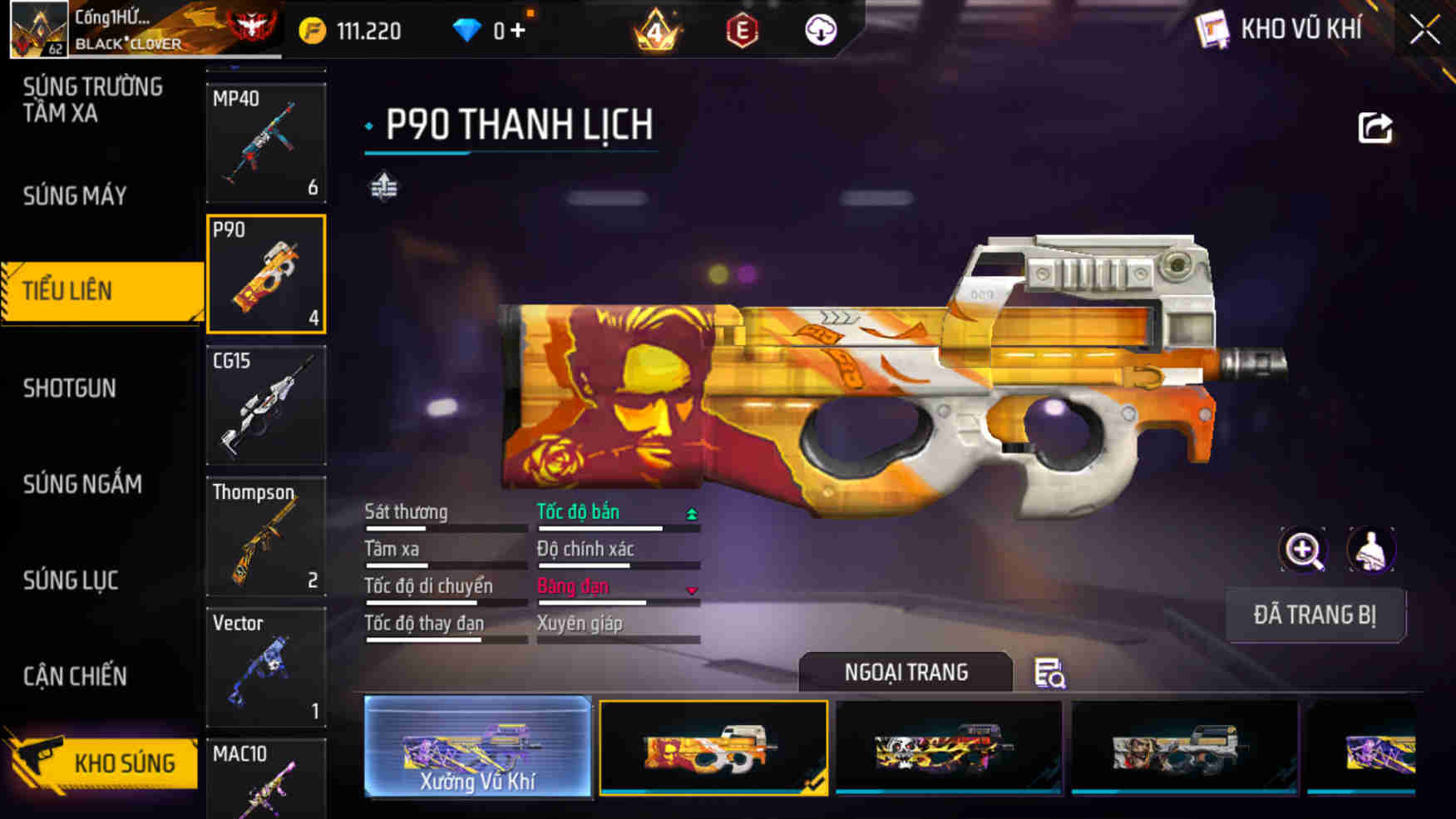Click the diamond top-up icon
Screen dimensions: 1456x819
pos(471,30)
